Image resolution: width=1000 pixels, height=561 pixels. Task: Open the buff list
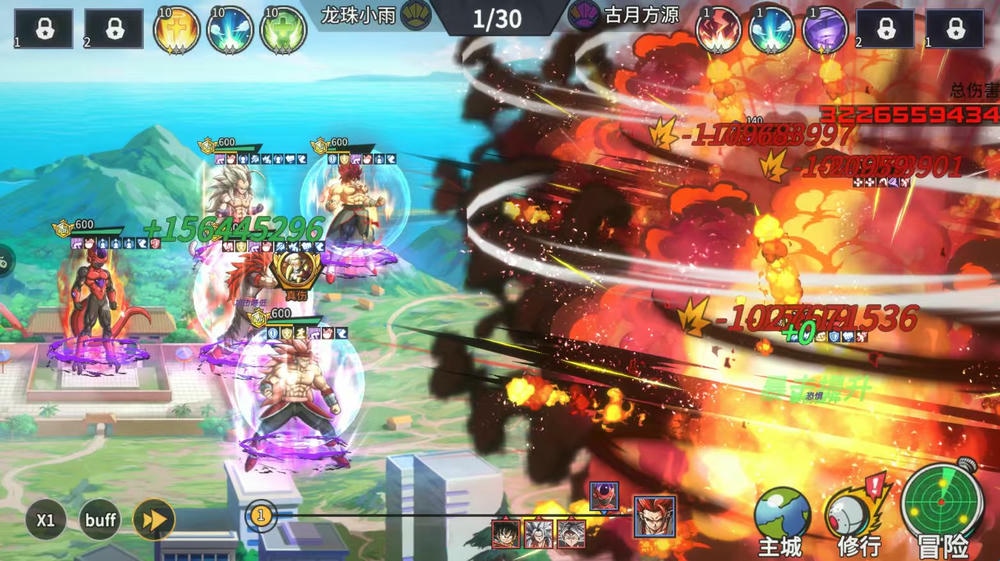tap(100, 520)
